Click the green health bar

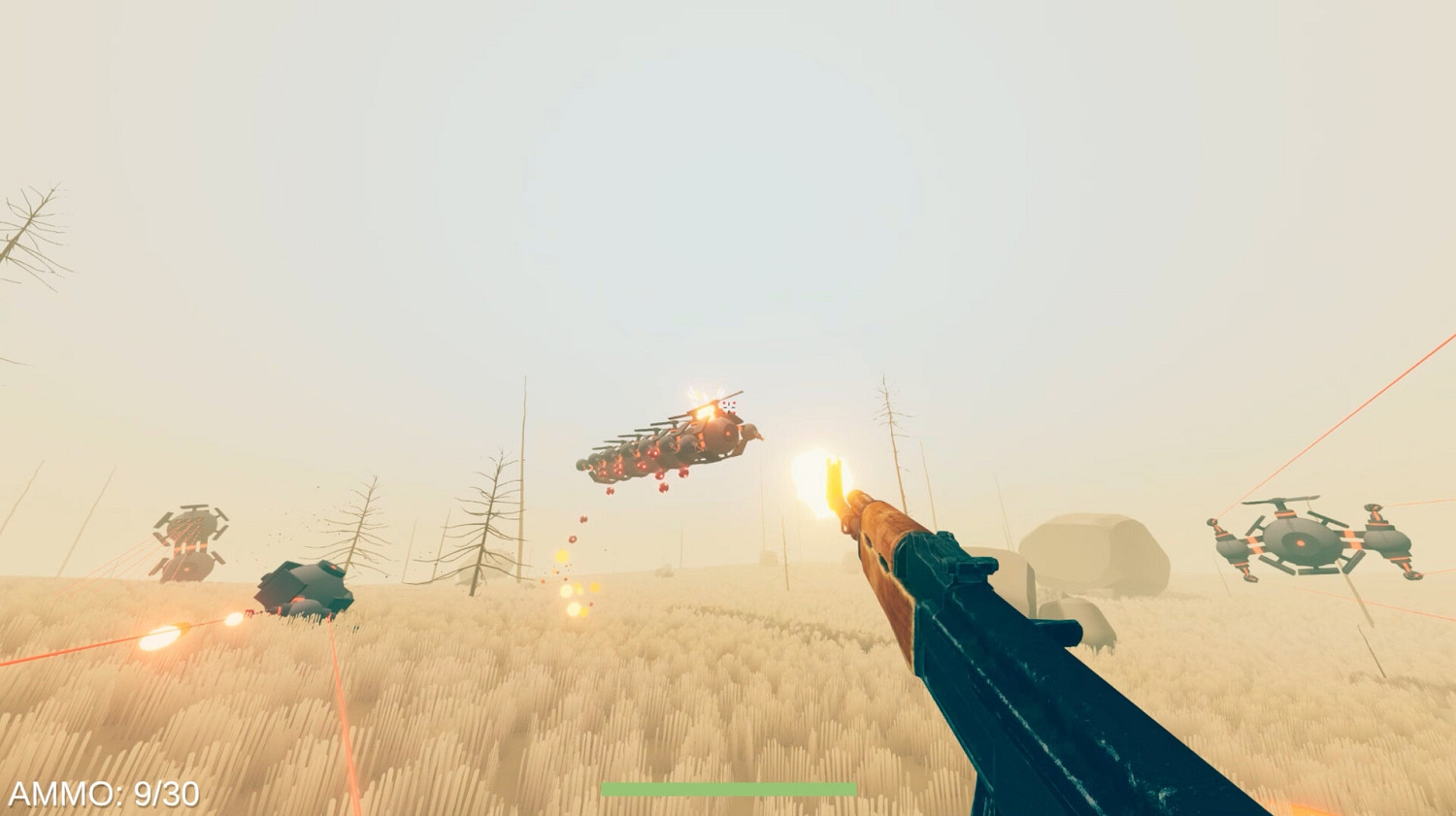click(x=728, y=788)
